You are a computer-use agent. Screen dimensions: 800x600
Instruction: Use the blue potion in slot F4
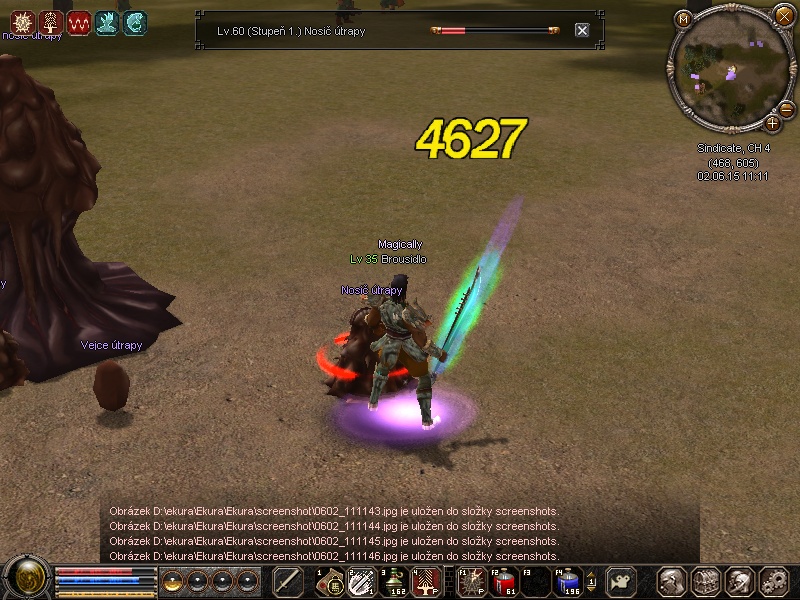(x=568, y=581)
